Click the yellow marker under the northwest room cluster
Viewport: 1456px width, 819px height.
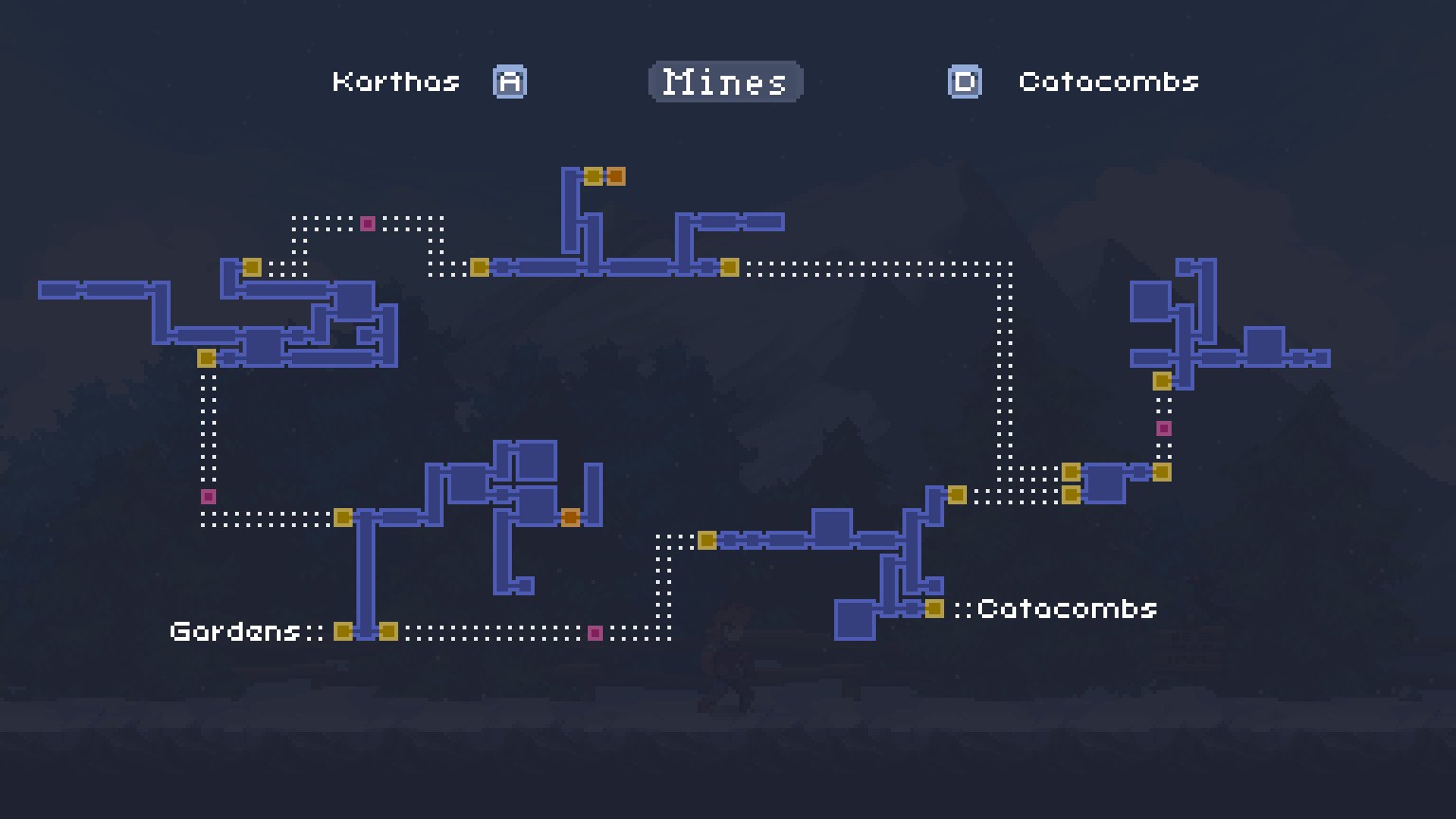205,358
